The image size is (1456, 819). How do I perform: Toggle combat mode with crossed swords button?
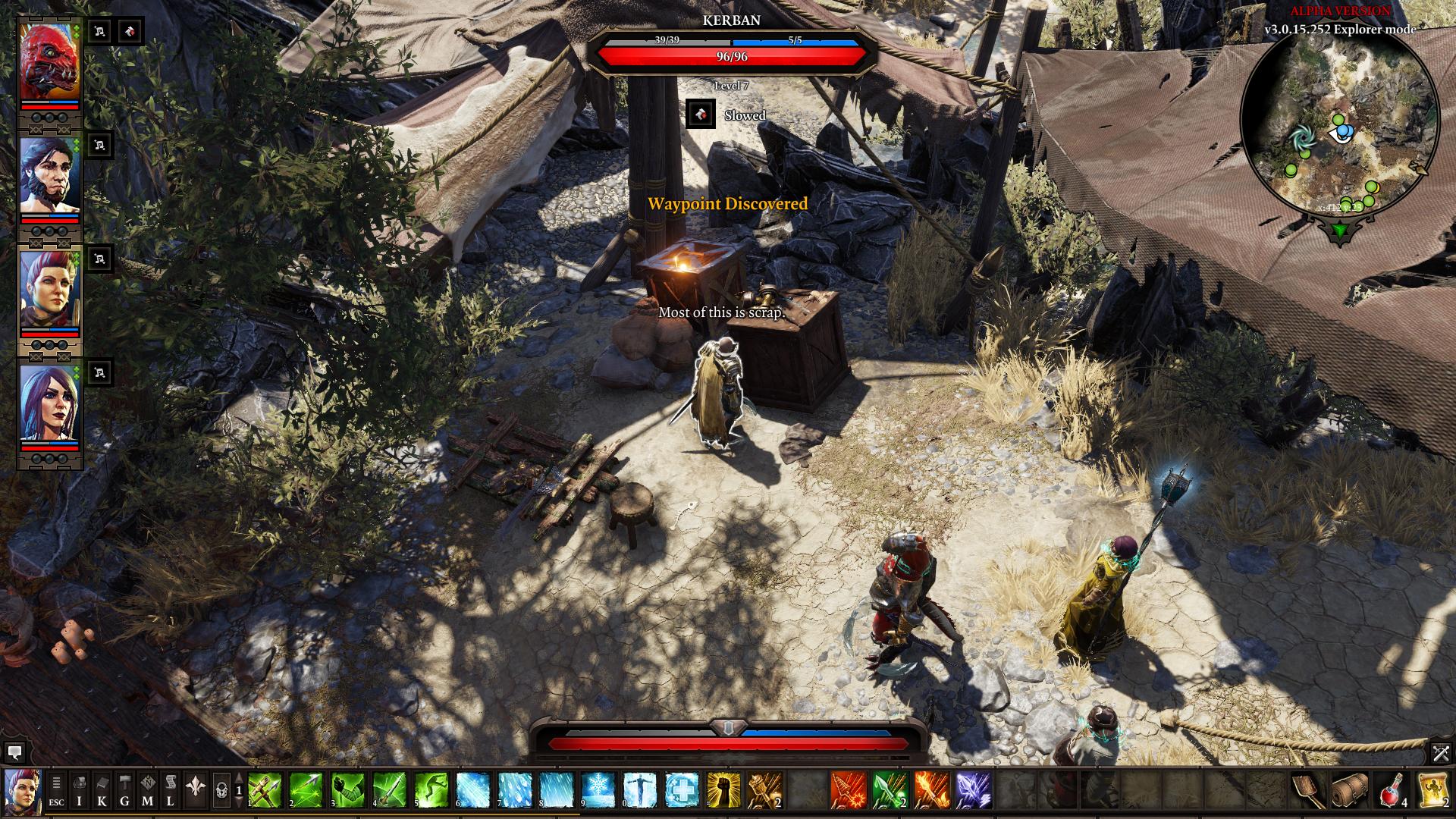tap(1441, 753)
